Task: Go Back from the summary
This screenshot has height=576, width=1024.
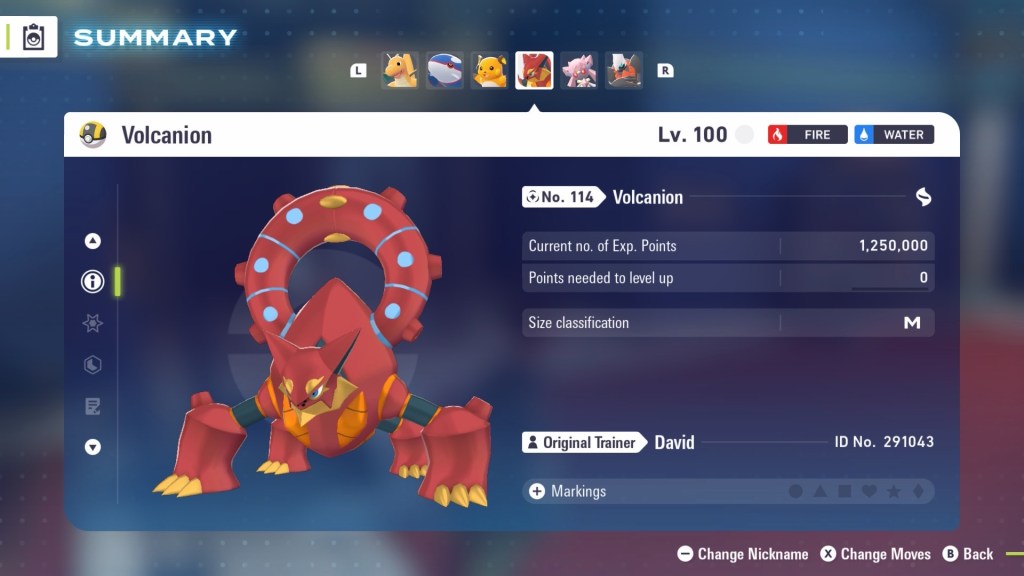Action: point(968,554)
